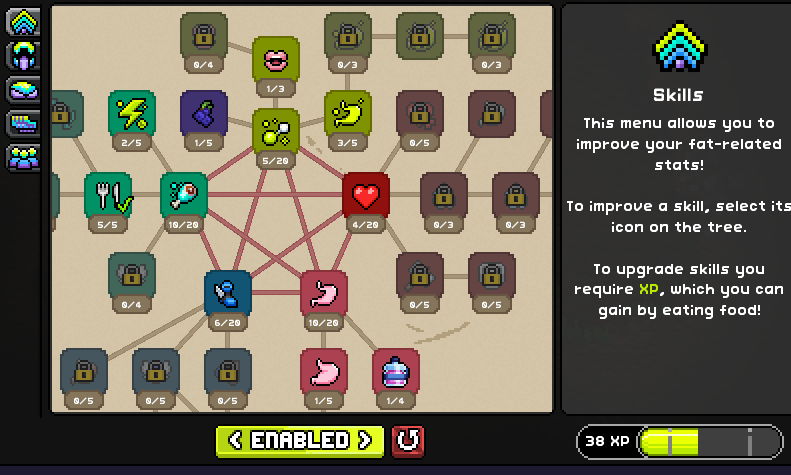Choose the yellow stomach skill at 3/5

348,113
